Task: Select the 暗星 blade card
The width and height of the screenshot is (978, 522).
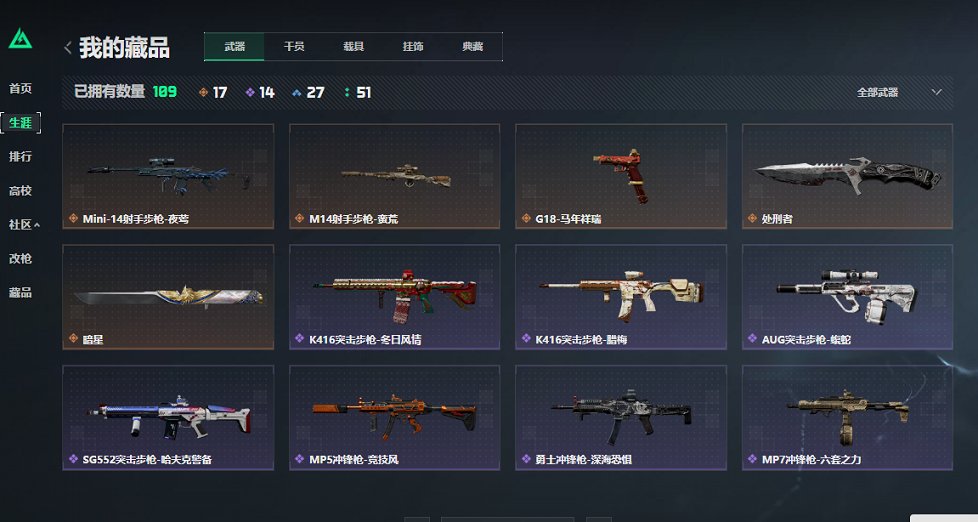Action: click(x=168, y=297)
